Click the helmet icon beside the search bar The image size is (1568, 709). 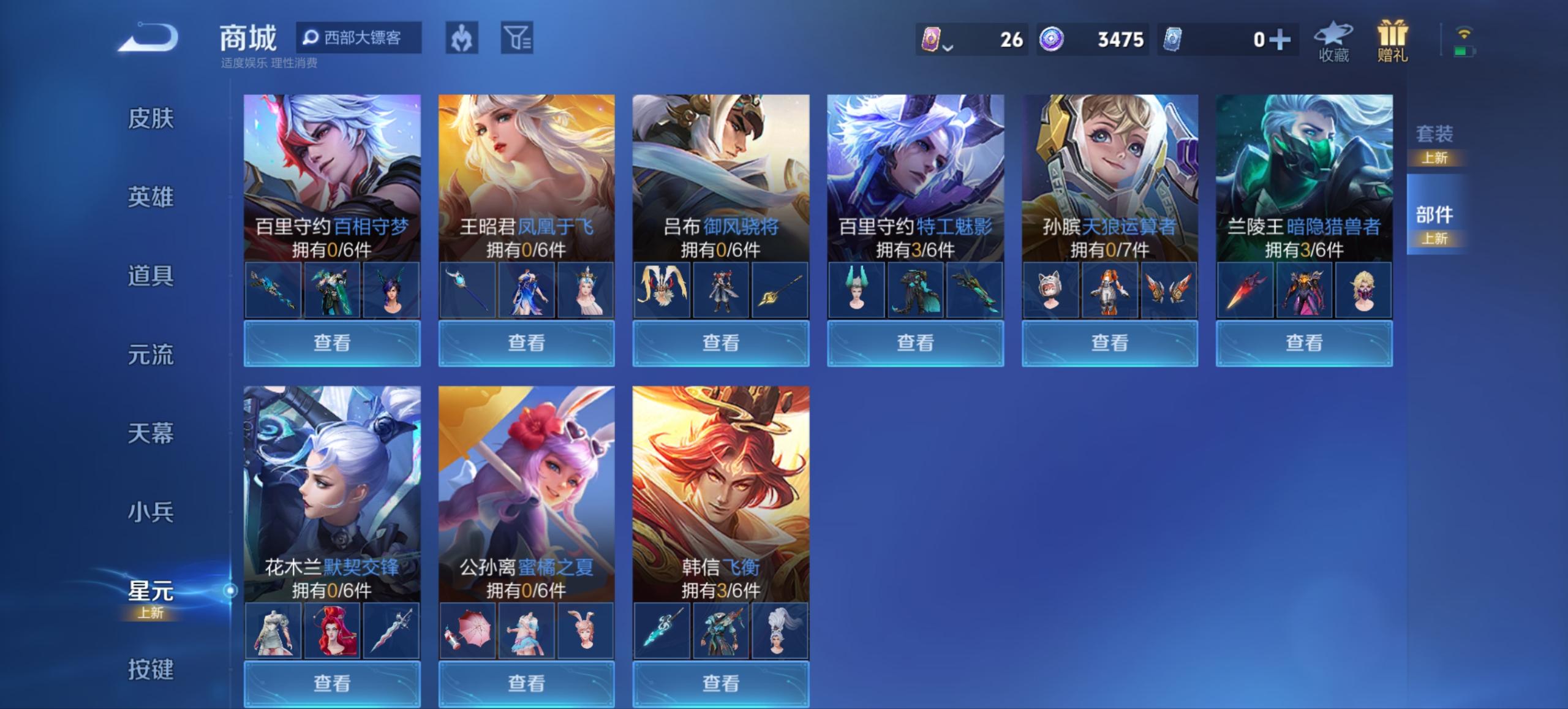point(462,37)
